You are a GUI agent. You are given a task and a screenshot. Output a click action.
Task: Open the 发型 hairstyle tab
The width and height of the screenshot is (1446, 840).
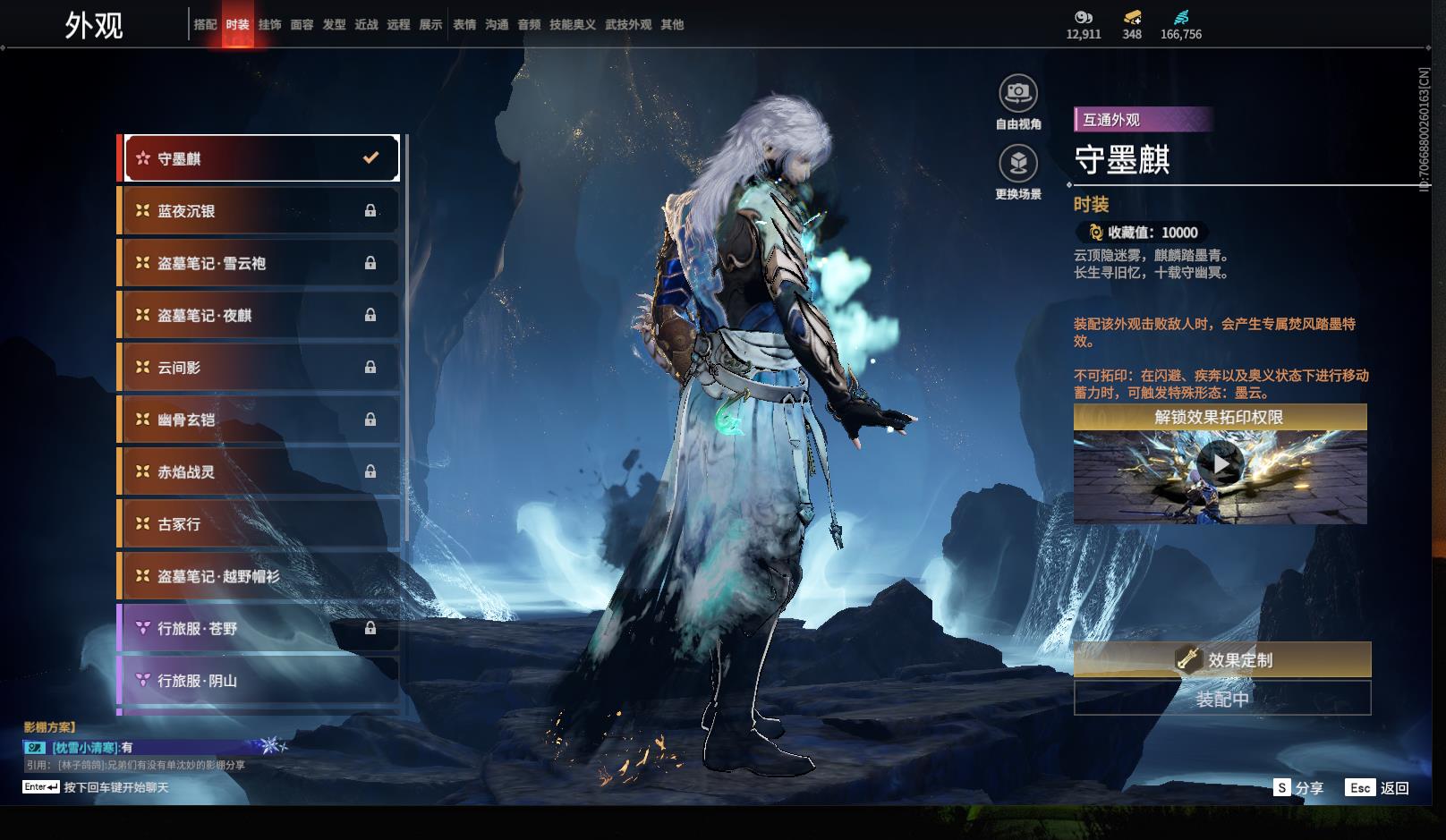[x=334, y=25]
